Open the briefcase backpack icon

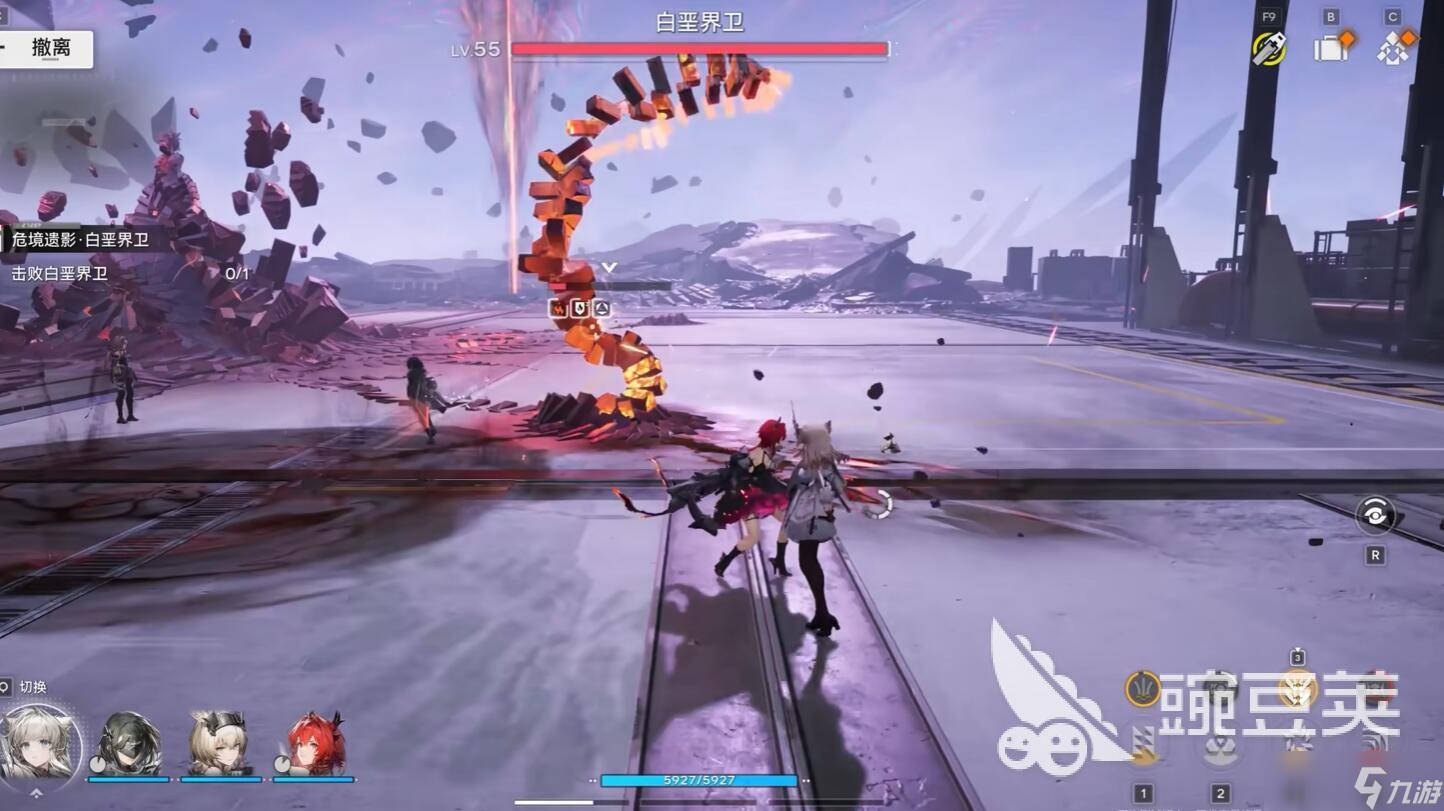pos(1330,48)
